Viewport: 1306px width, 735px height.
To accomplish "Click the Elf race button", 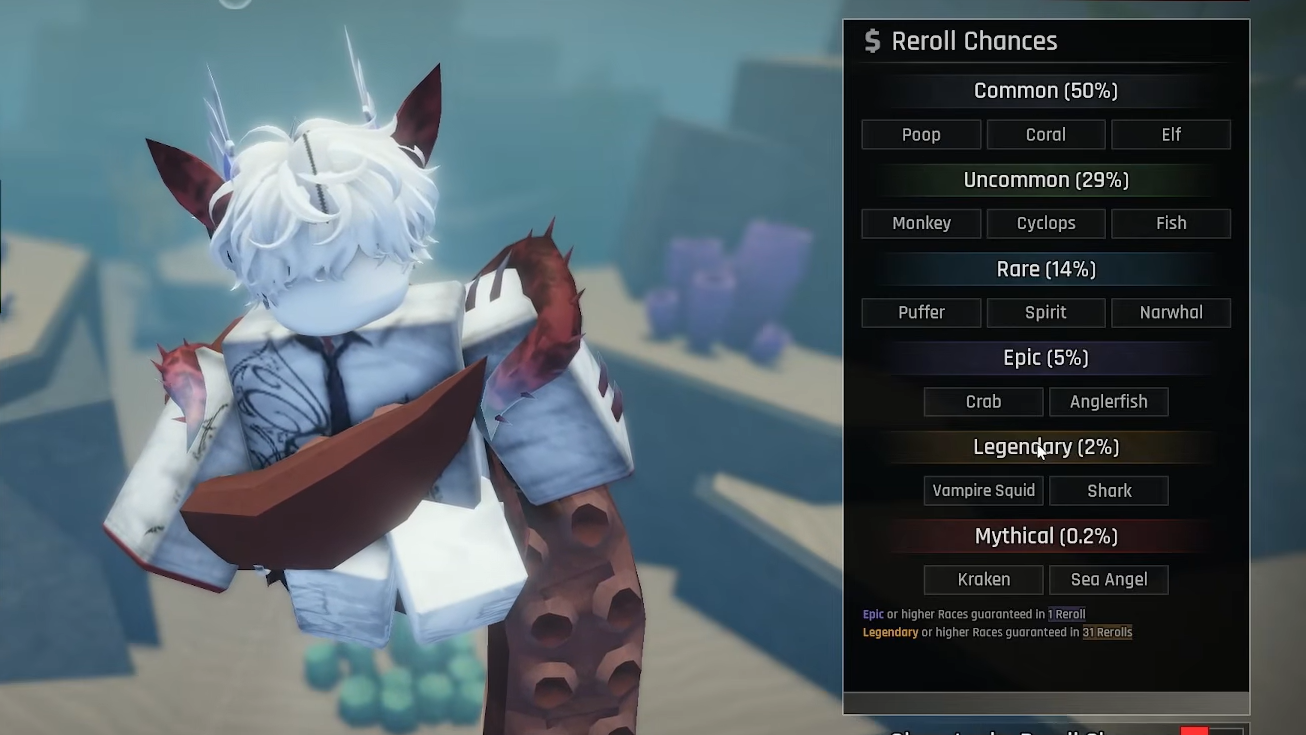I will tap(1171, 135).
